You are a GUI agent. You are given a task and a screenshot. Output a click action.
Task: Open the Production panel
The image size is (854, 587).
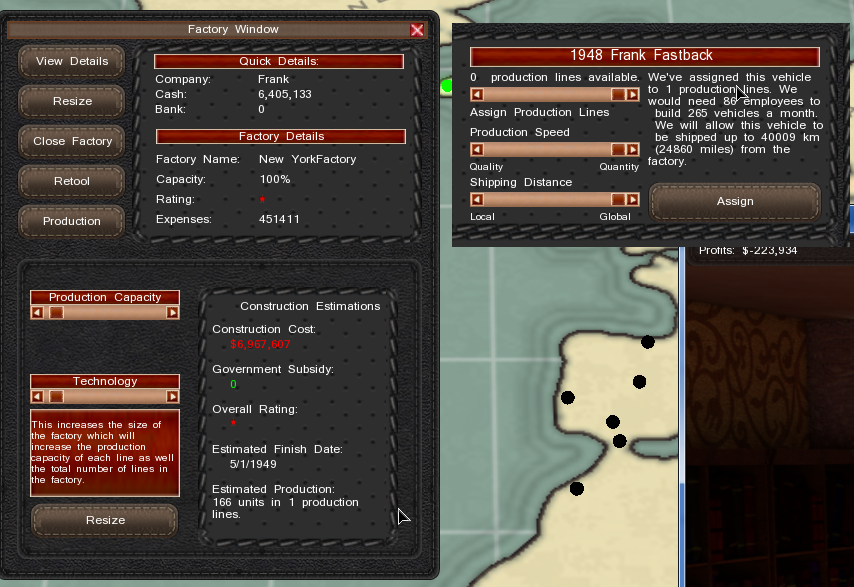(x=72, y=221)
